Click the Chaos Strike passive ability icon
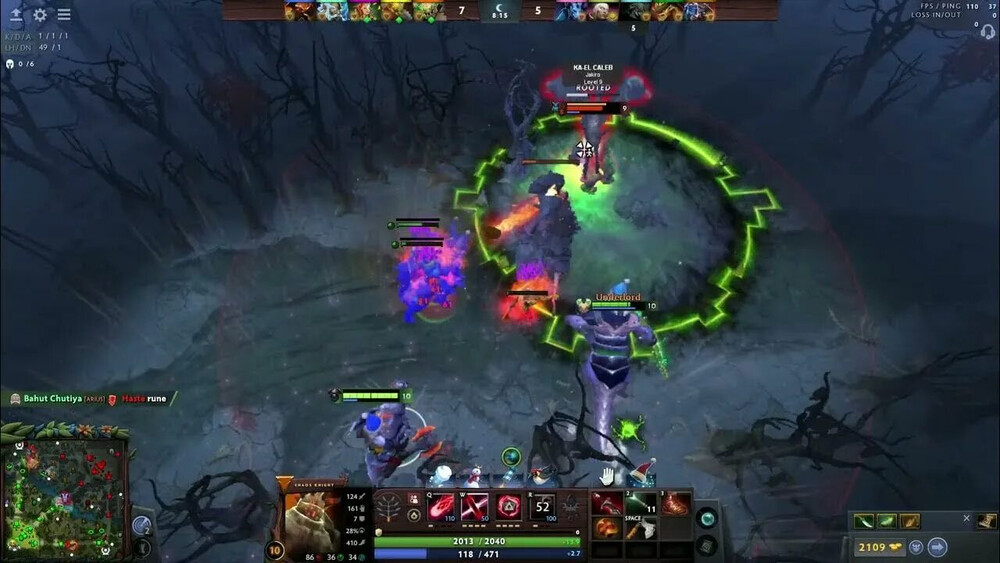 click(x=509, y=507)
